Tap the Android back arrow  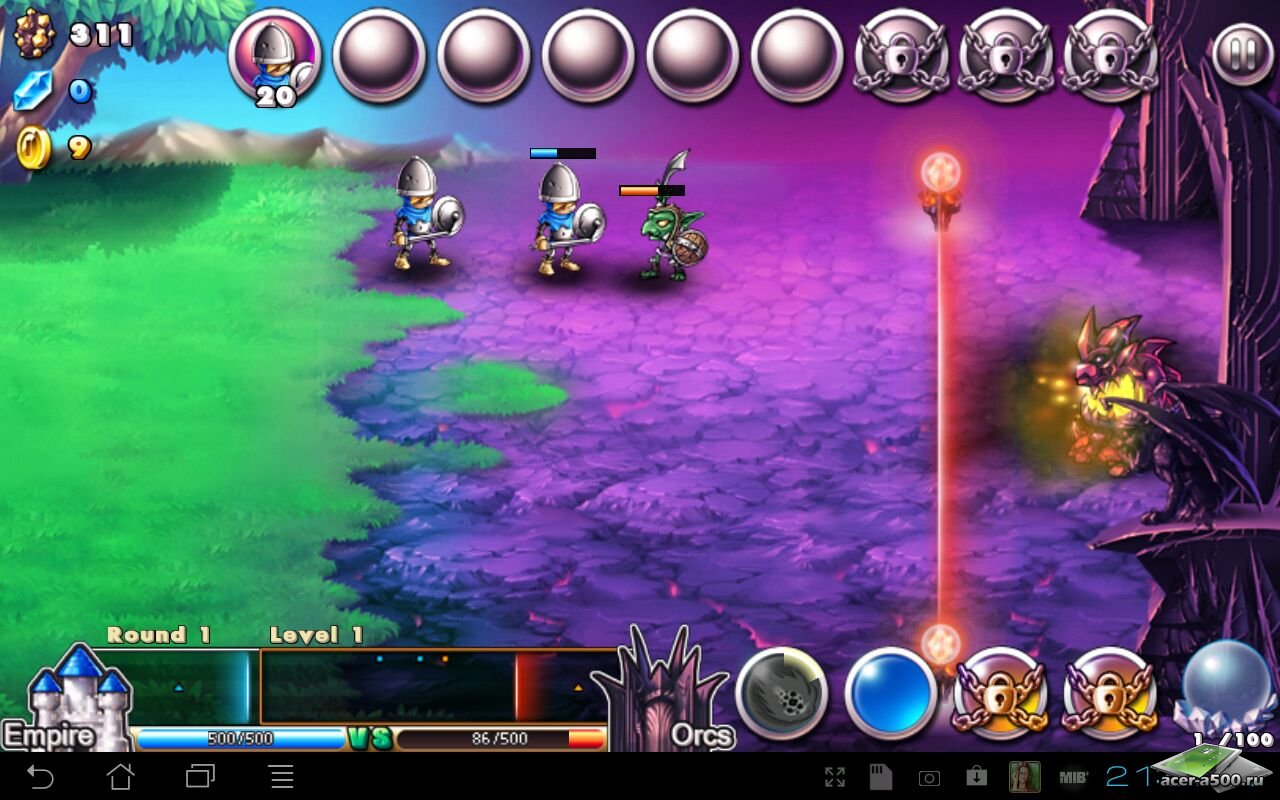(40, 776)
